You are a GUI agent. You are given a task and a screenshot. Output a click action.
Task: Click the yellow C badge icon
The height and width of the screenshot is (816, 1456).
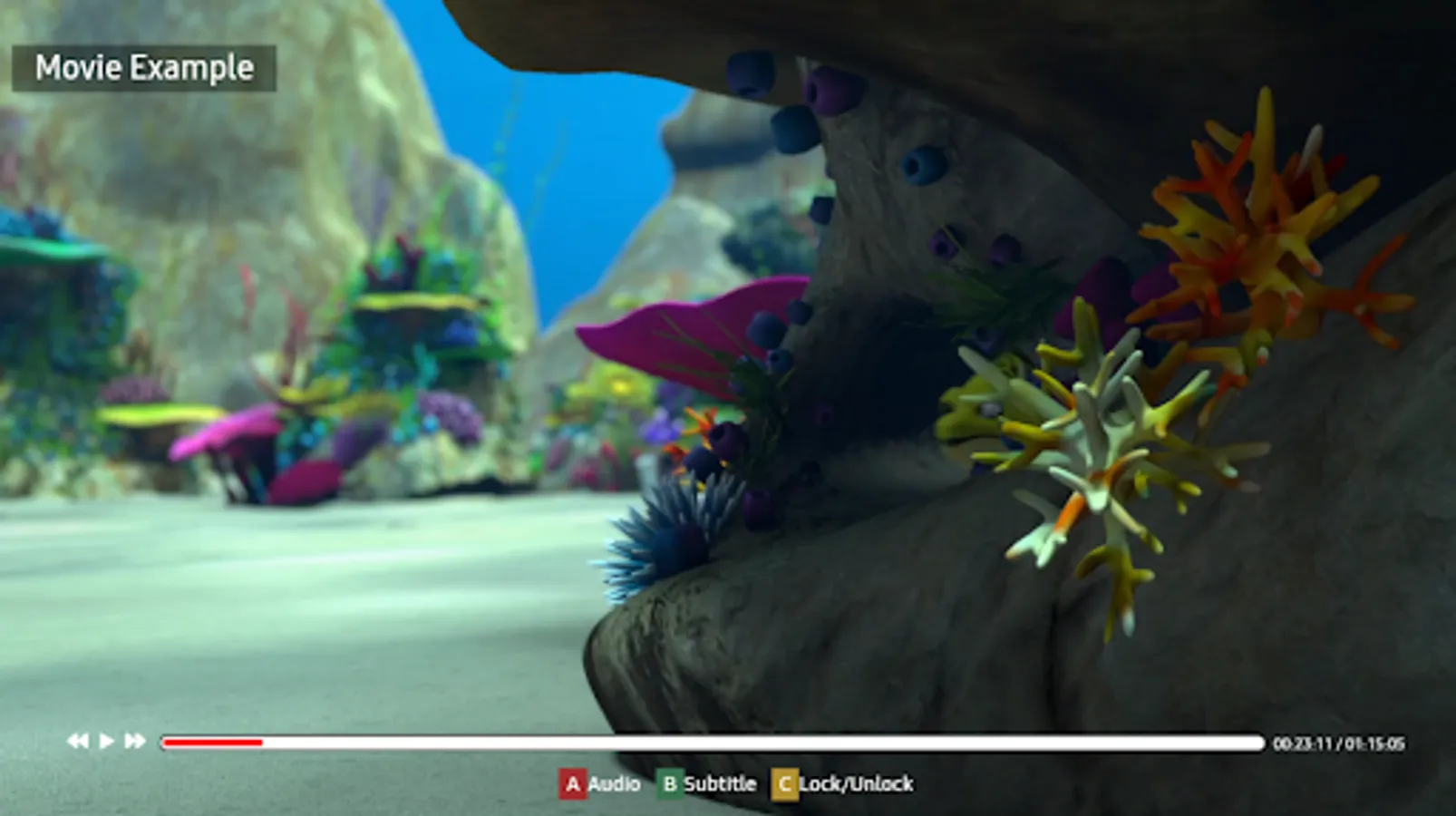(x=787, y=783)
